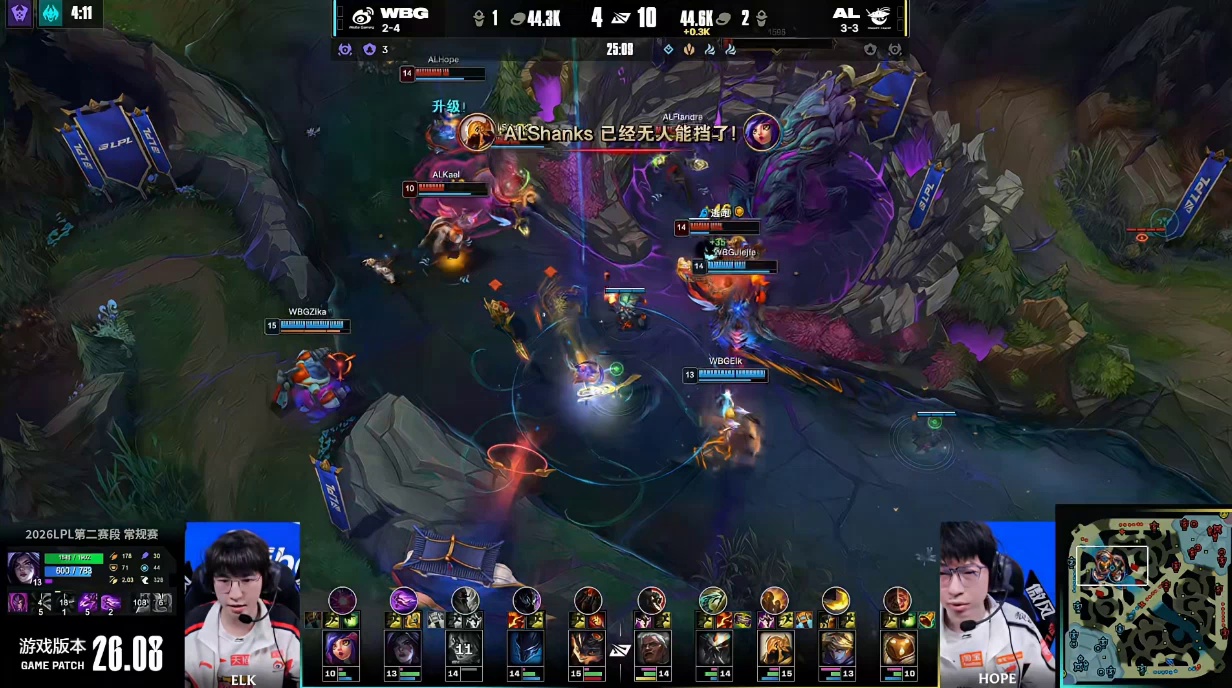Click the ELK player camera
The image size is (1232, 688).
(242, 603)
